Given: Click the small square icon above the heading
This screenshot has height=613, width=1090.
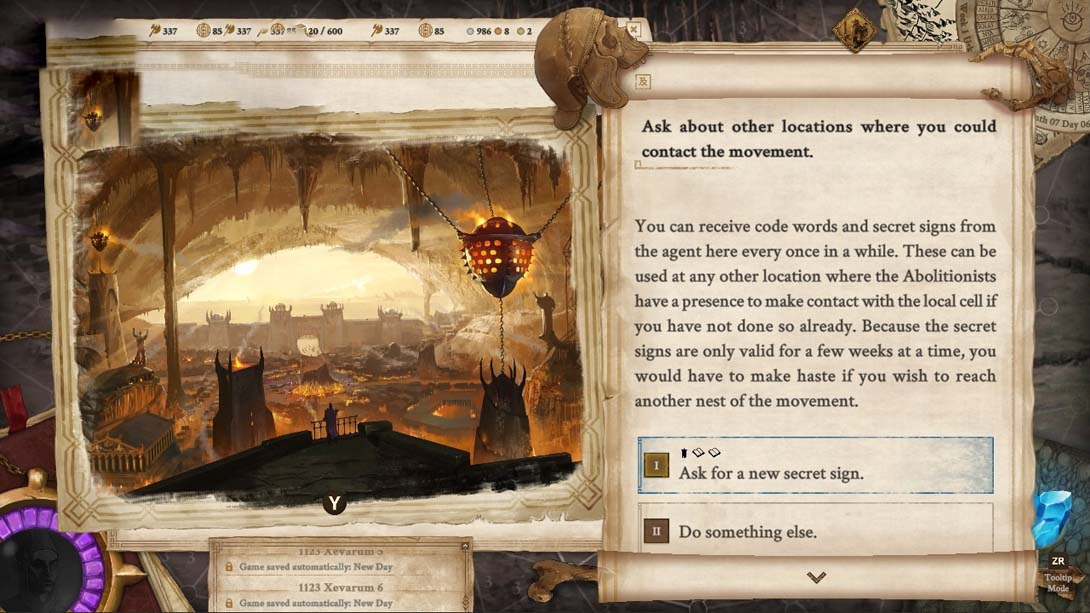Looking at the screenshot, I should 643,82.
